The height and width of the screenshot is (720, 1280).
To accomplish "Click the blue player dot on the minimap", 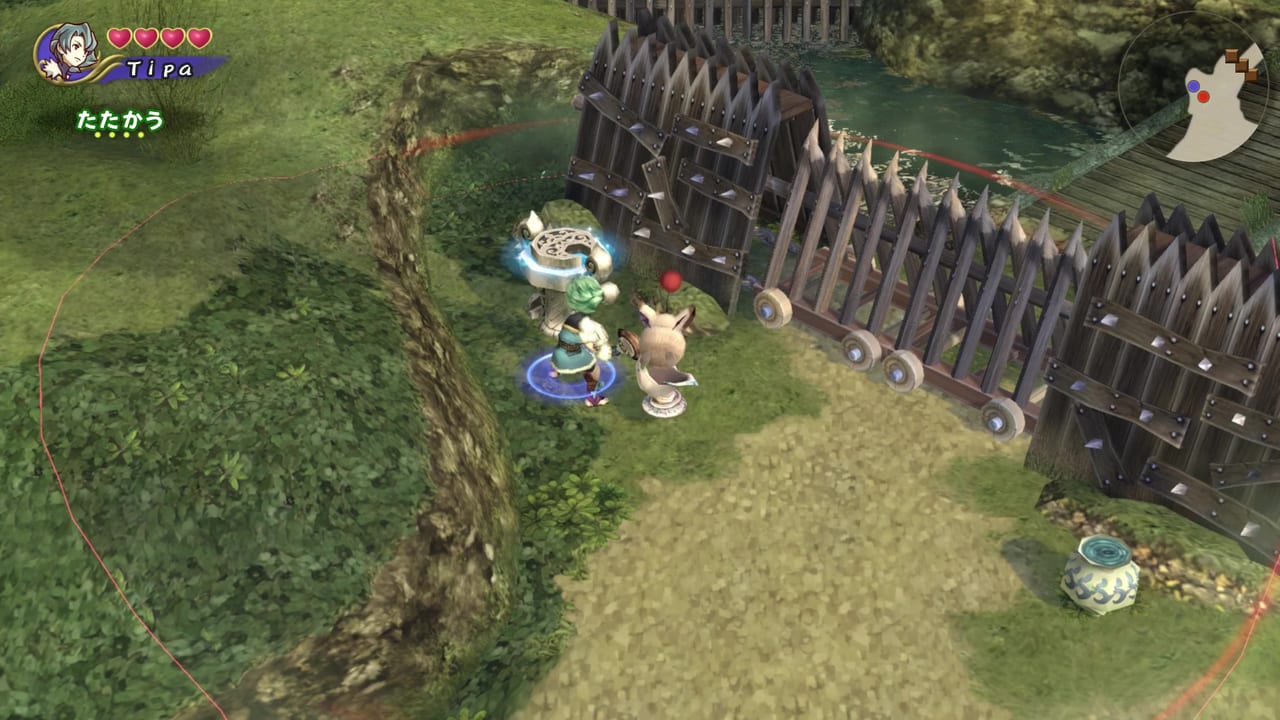I will tap(1193, 86).
